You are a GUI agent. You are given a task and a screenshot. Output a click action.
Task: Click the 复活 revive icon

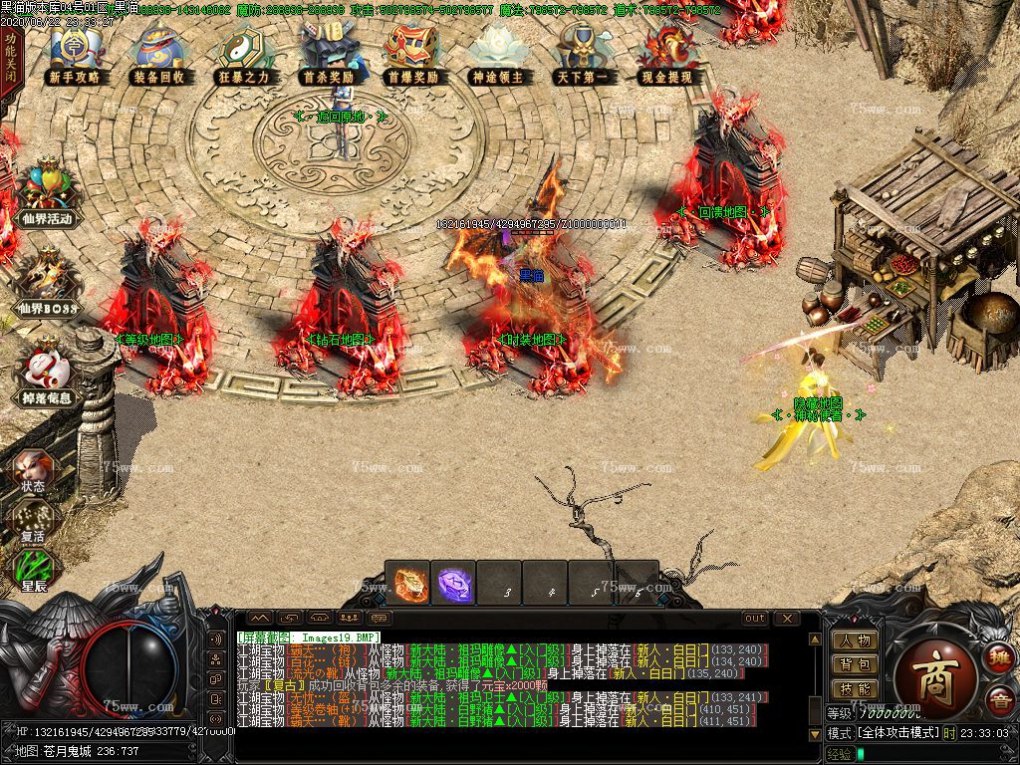(x=32, y=520)
